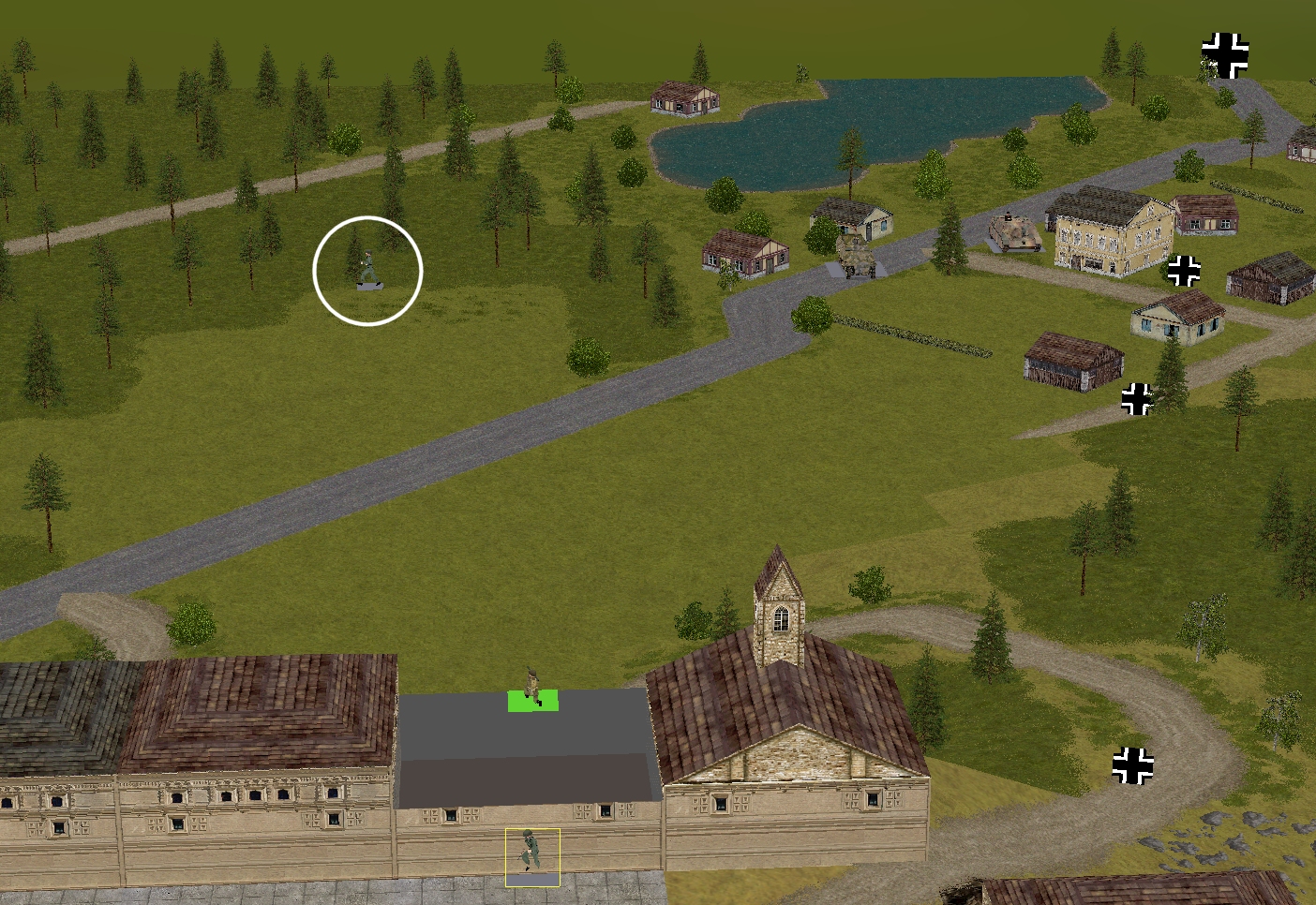
Task: Click the Balkenkreuz flag beside the large yellow house
Action: point(1184,271)
